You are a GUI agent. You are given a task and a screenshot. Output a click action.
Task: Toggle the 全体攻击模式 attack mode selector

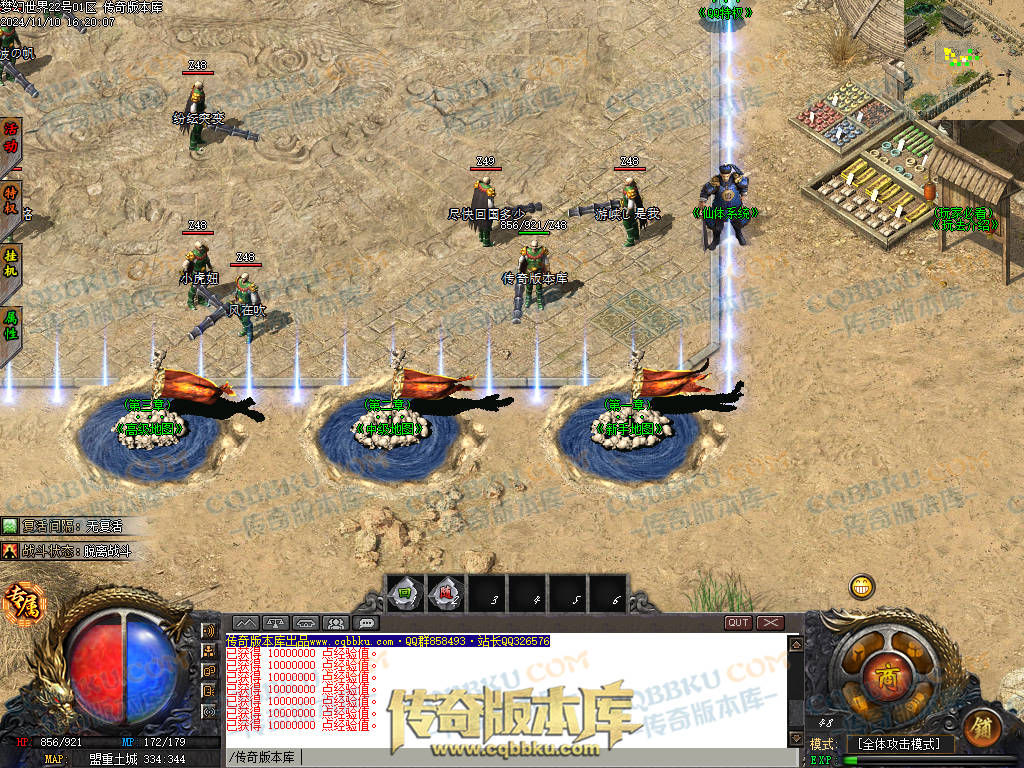tap(900, 744)
